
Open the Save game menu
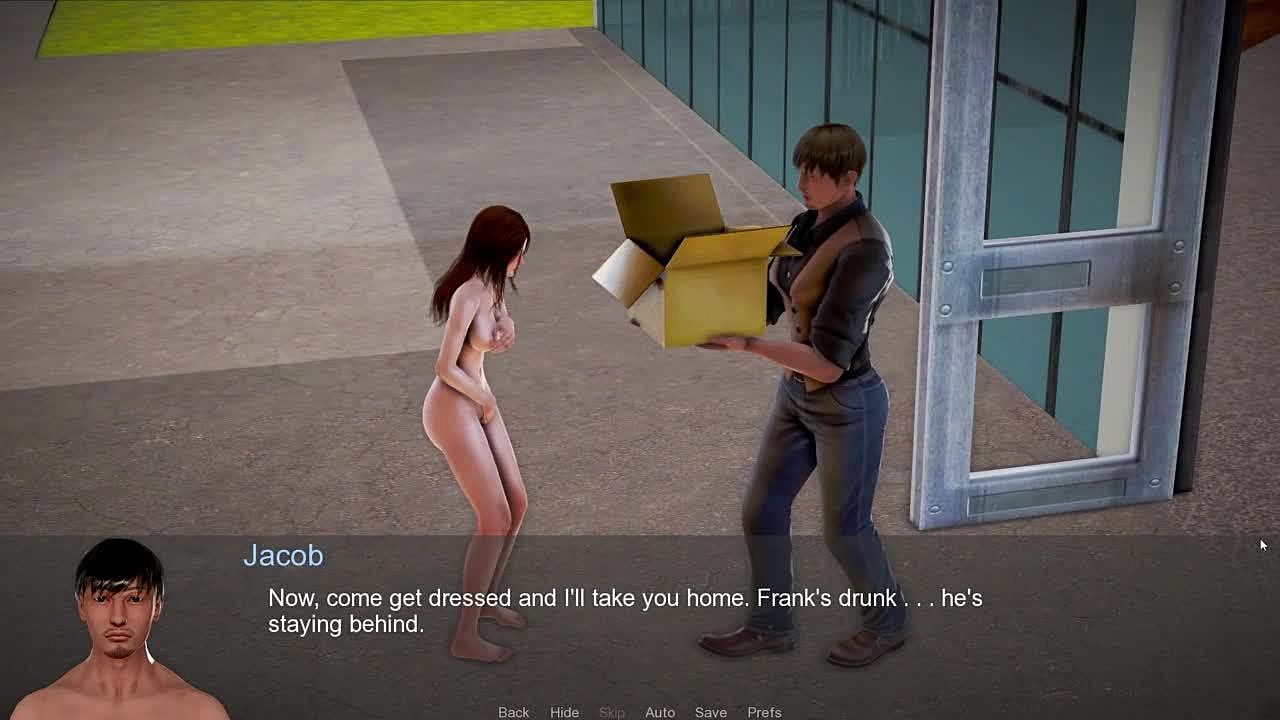[x=711, y=712]
